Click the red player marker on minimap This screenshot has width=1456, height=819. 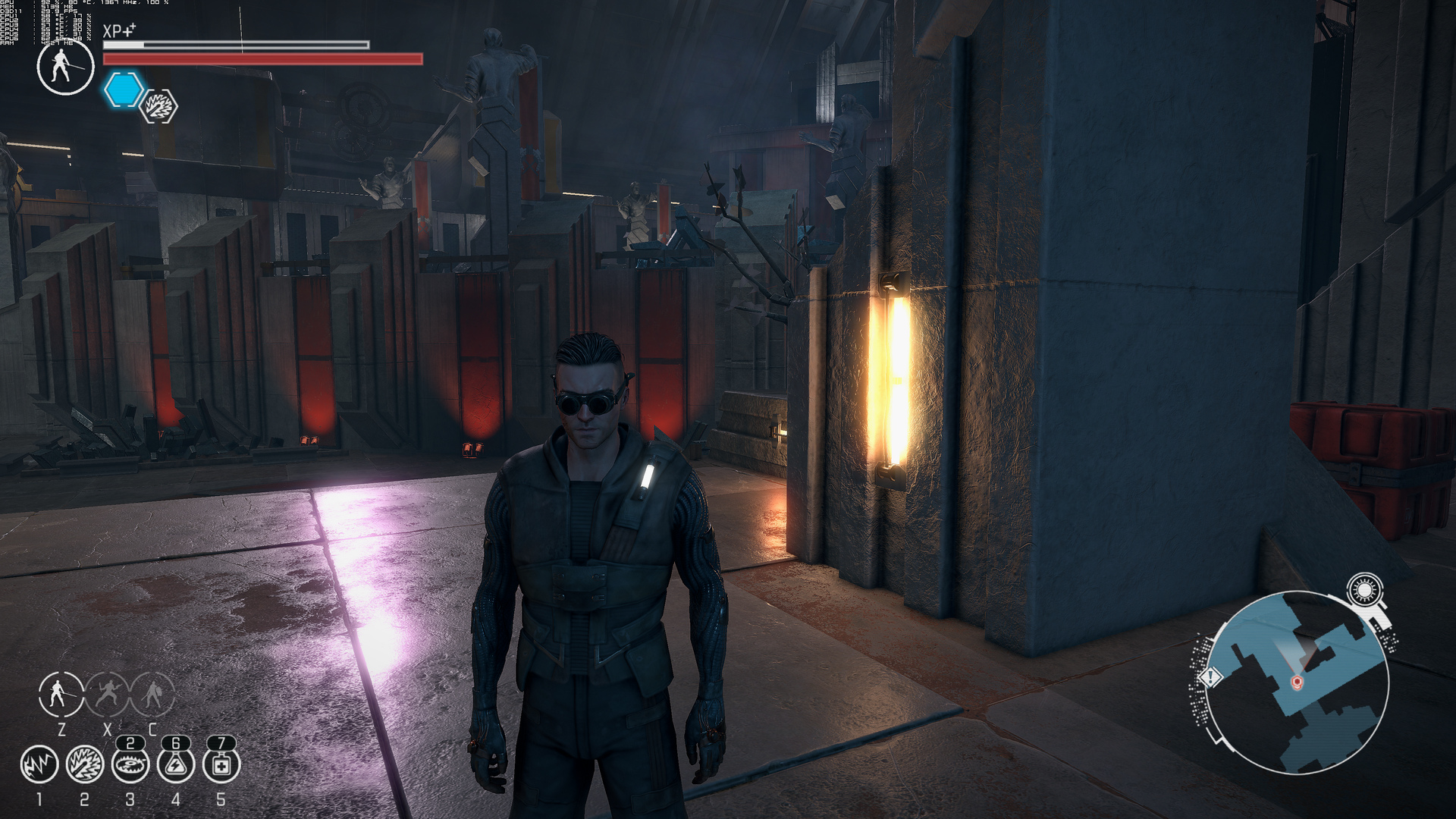(x=1297, y=683)
